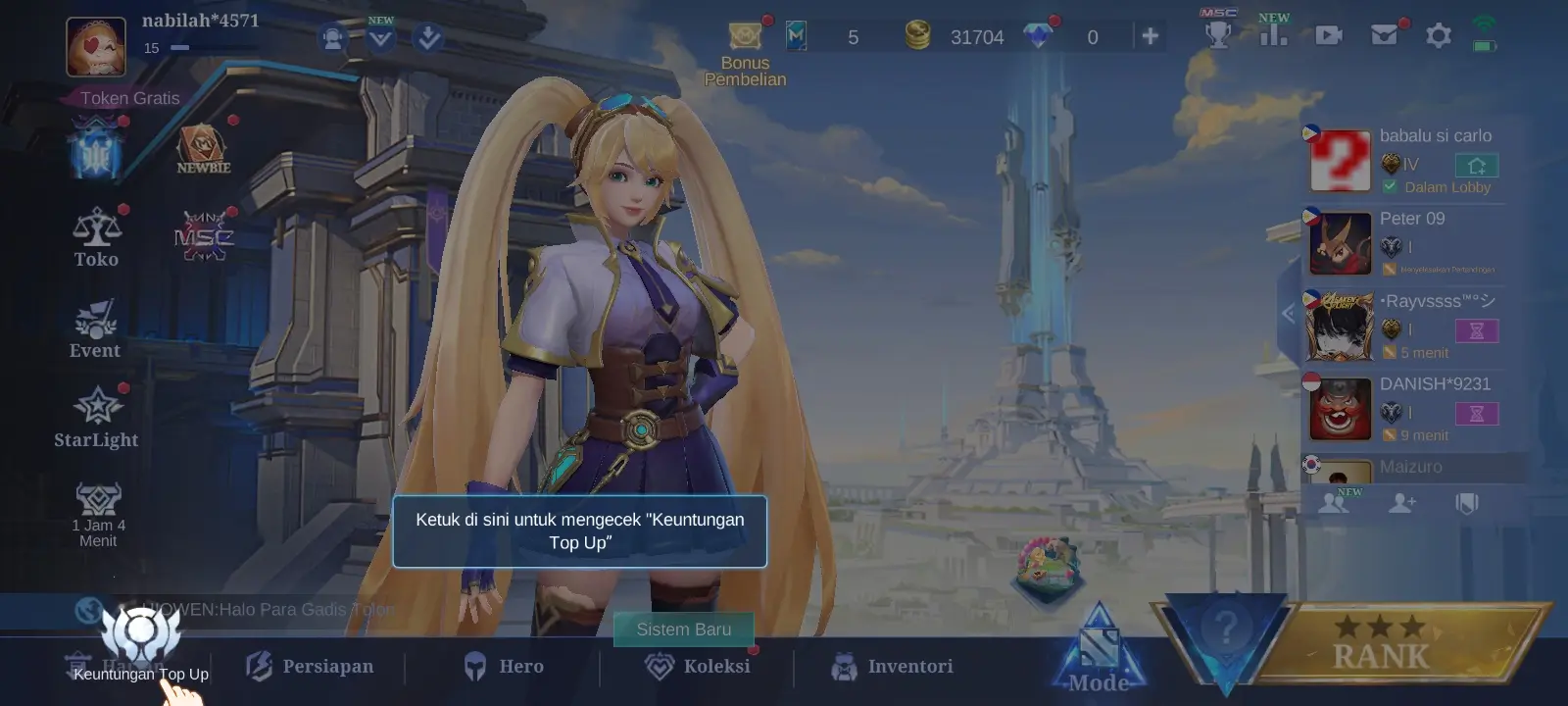1568x706 pixels.
Task: Open the mail inbox with notification
Action: (x=1382, y=34)
